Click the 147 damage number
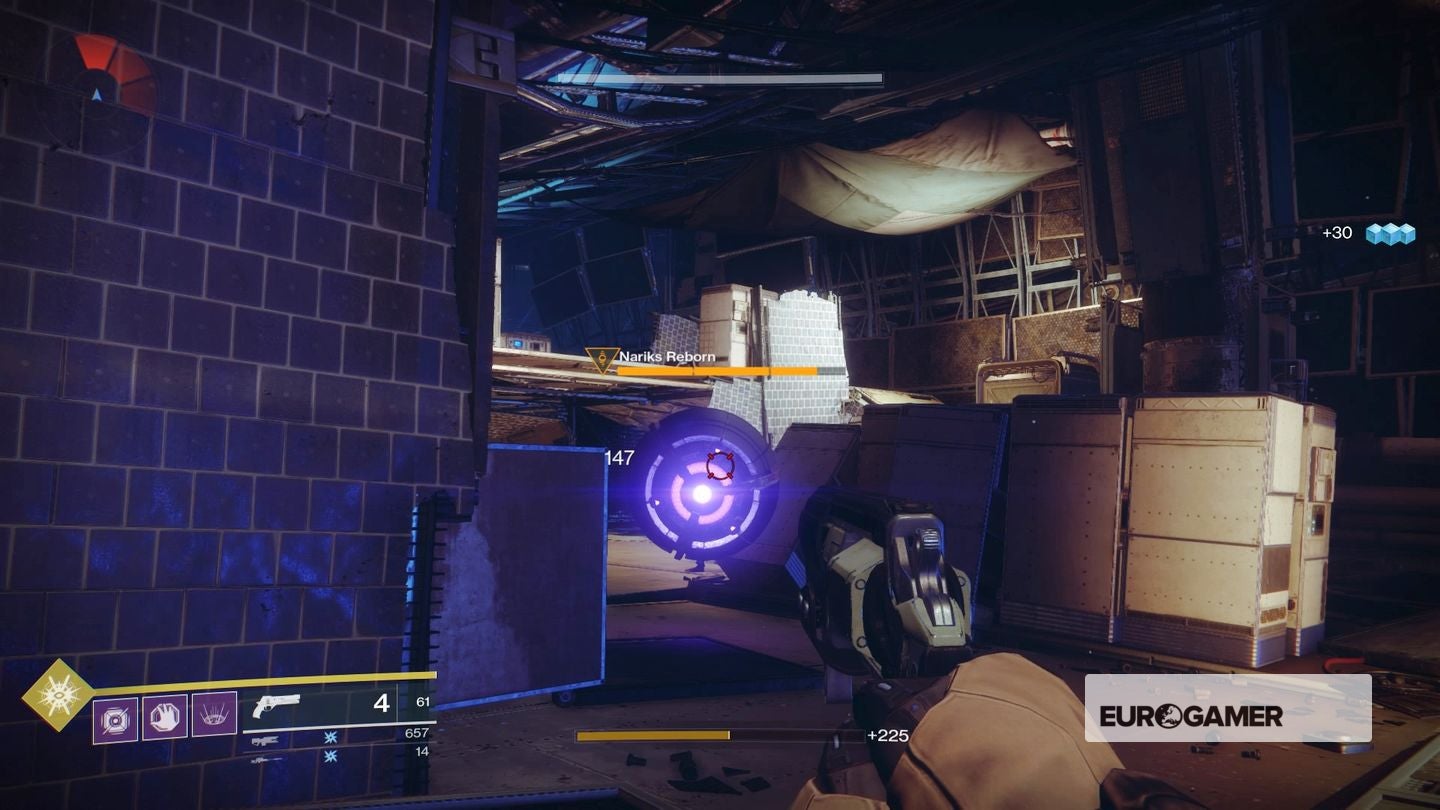This screenshot has height=810, width=1440. [621, 458]
